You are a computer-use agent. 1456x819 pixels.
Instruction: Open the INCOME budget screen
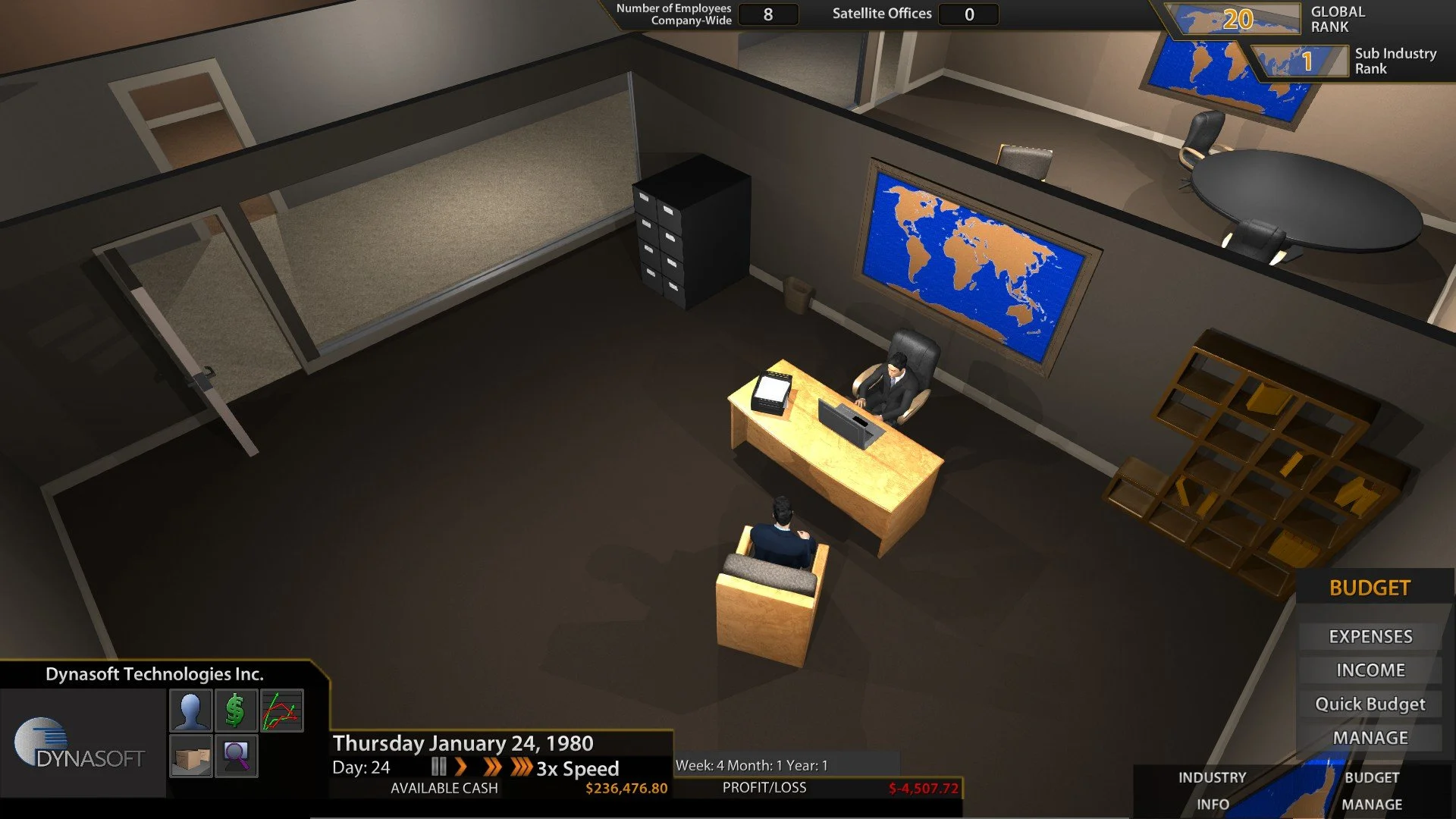click(1370, 670)
